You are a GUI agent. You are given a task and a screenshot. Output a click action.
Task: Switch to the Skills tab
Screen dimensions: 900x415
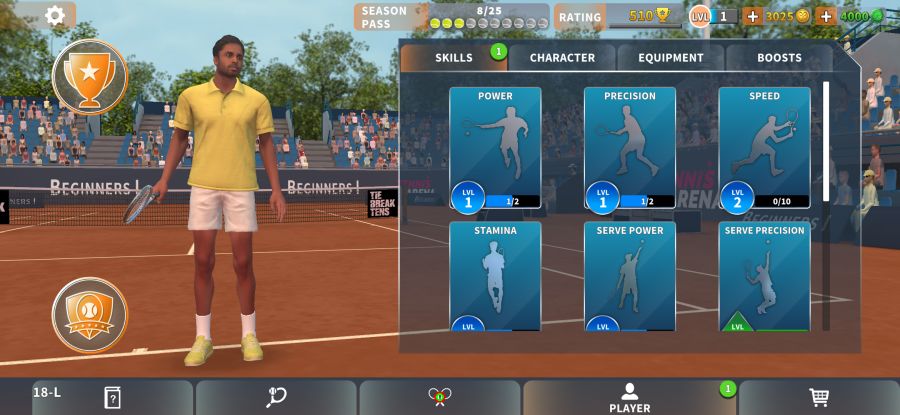coord(454,58)
